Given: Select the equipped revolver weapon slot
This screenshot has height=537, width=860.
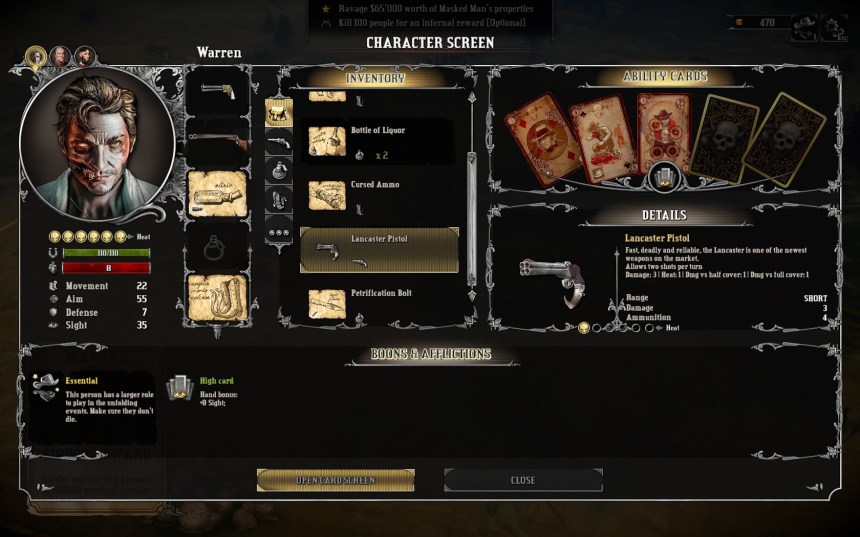Looking at the screenshot, I should [217, 92].
